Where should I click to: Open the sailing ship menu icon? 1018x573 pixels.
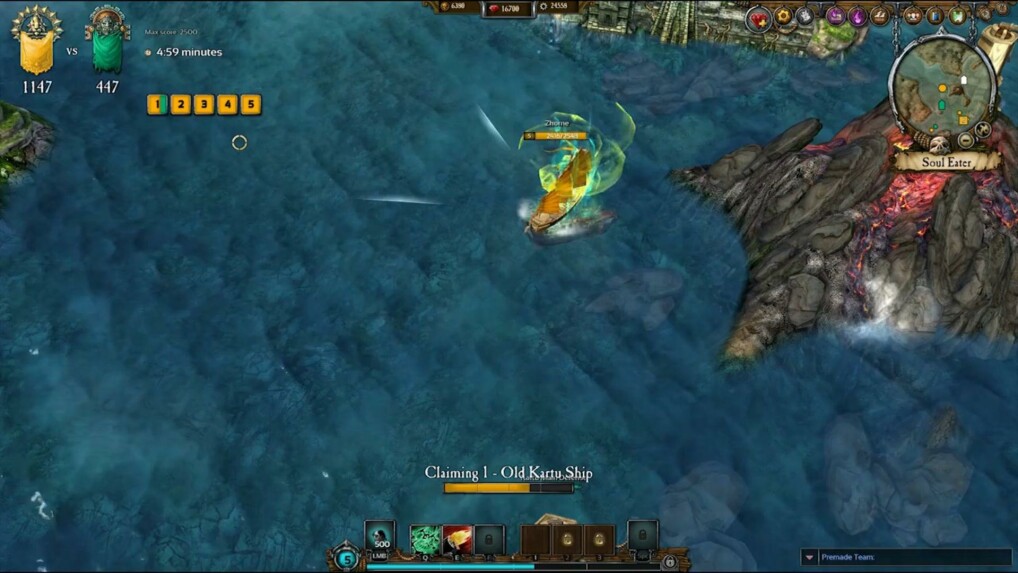(880, 16)
